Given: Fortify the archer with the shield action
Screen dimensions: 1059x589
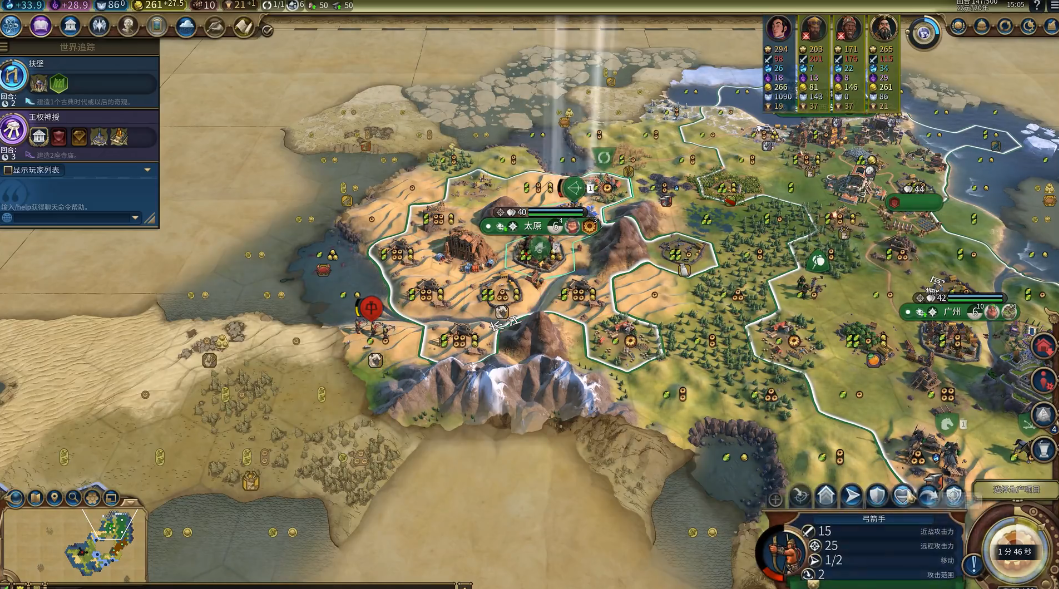Looking at the screenshot, I should (x=877, y=495).
